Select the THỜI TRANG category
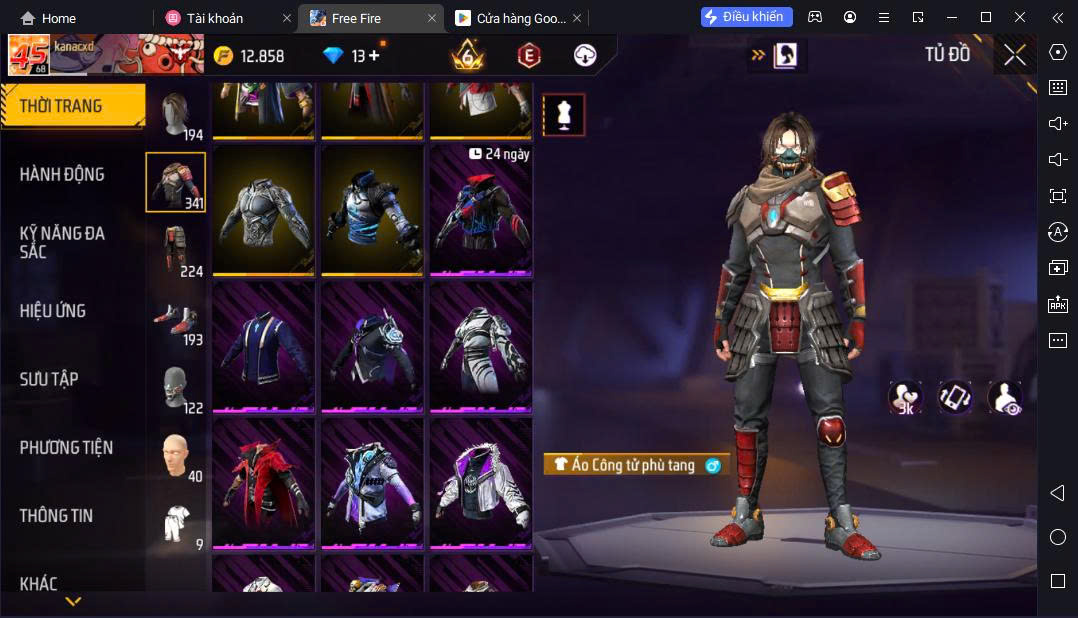The width and height of the screenshot is (1078, 618). coord(62,106)
